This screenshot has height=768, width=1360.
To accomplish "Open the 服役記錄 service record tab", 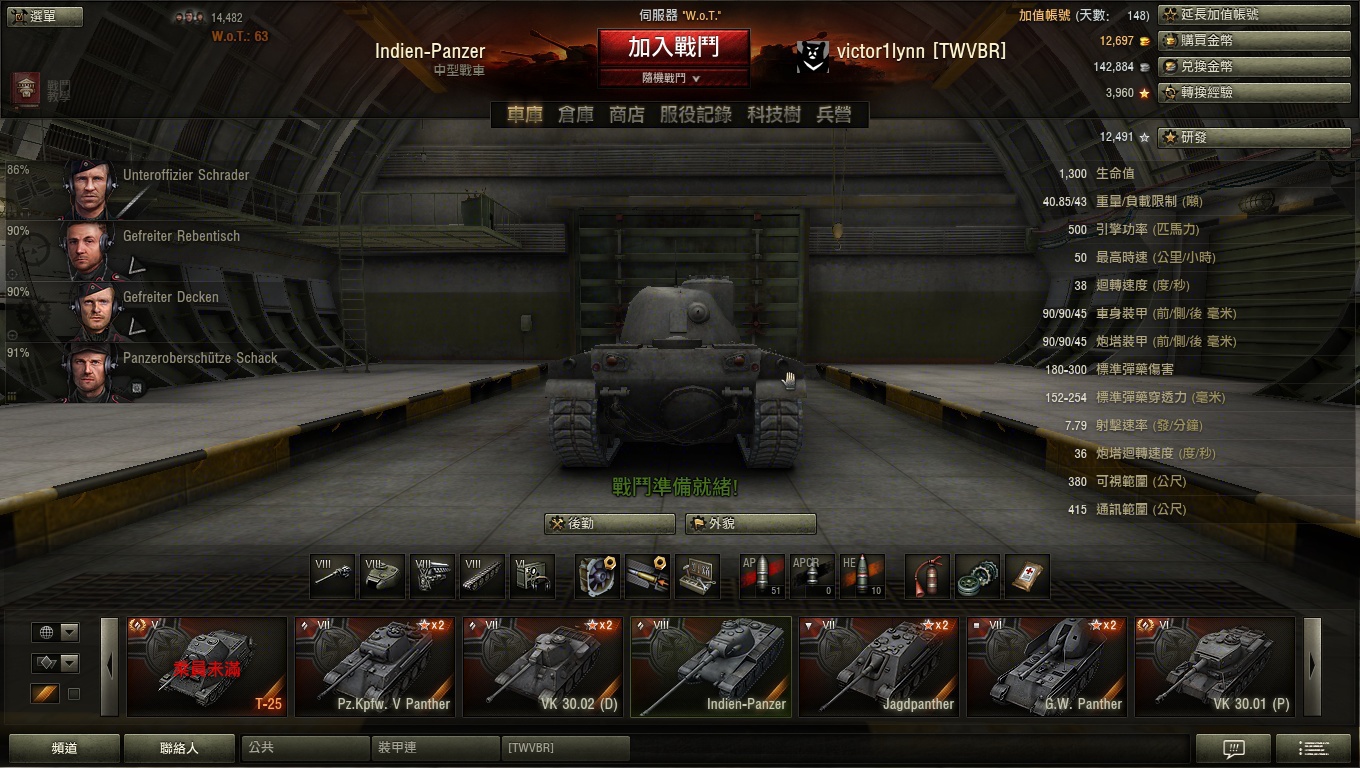I will [695, 115].
